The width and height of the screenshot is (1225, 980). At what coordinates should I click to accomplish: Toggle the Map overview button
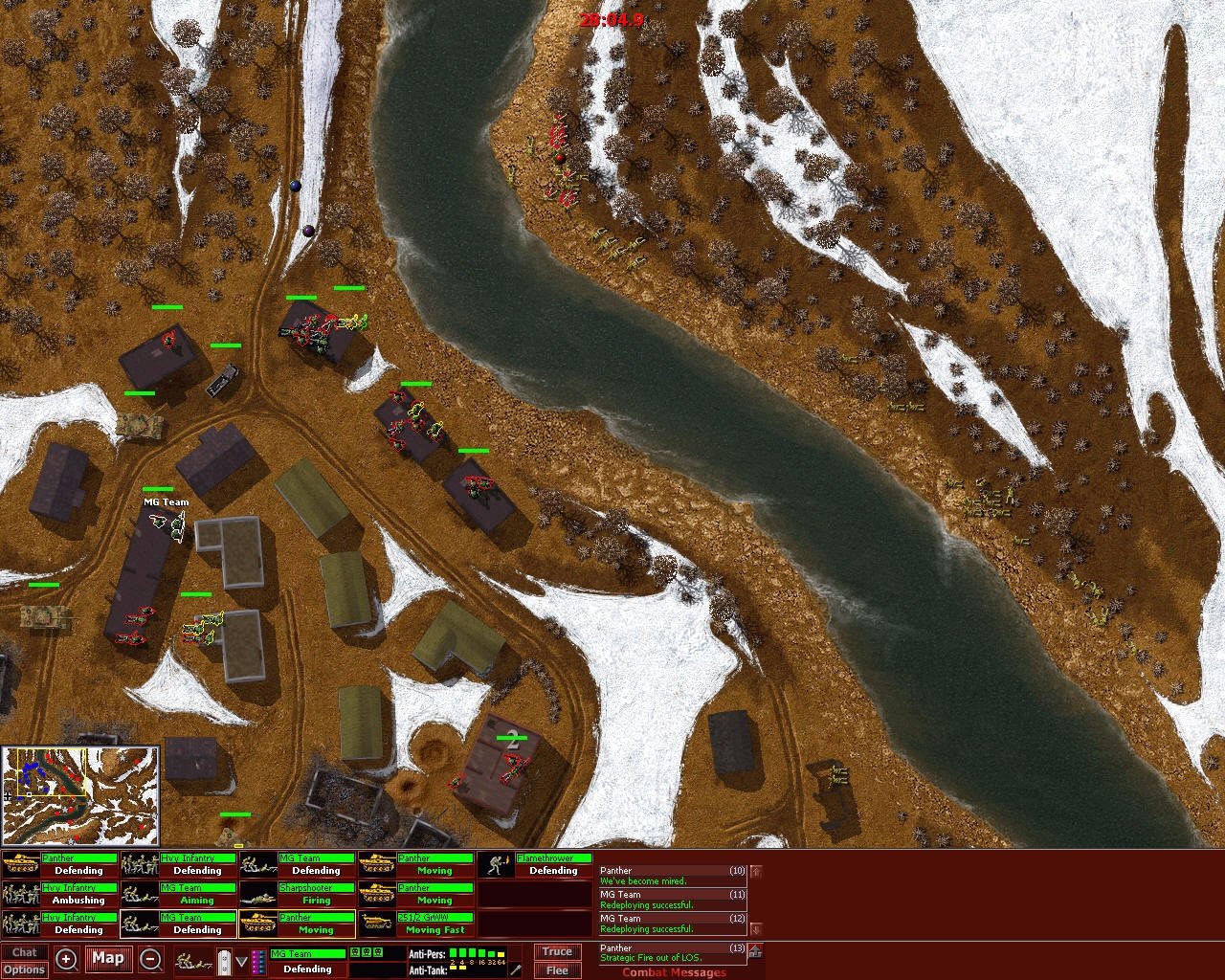tap(108, 958)
